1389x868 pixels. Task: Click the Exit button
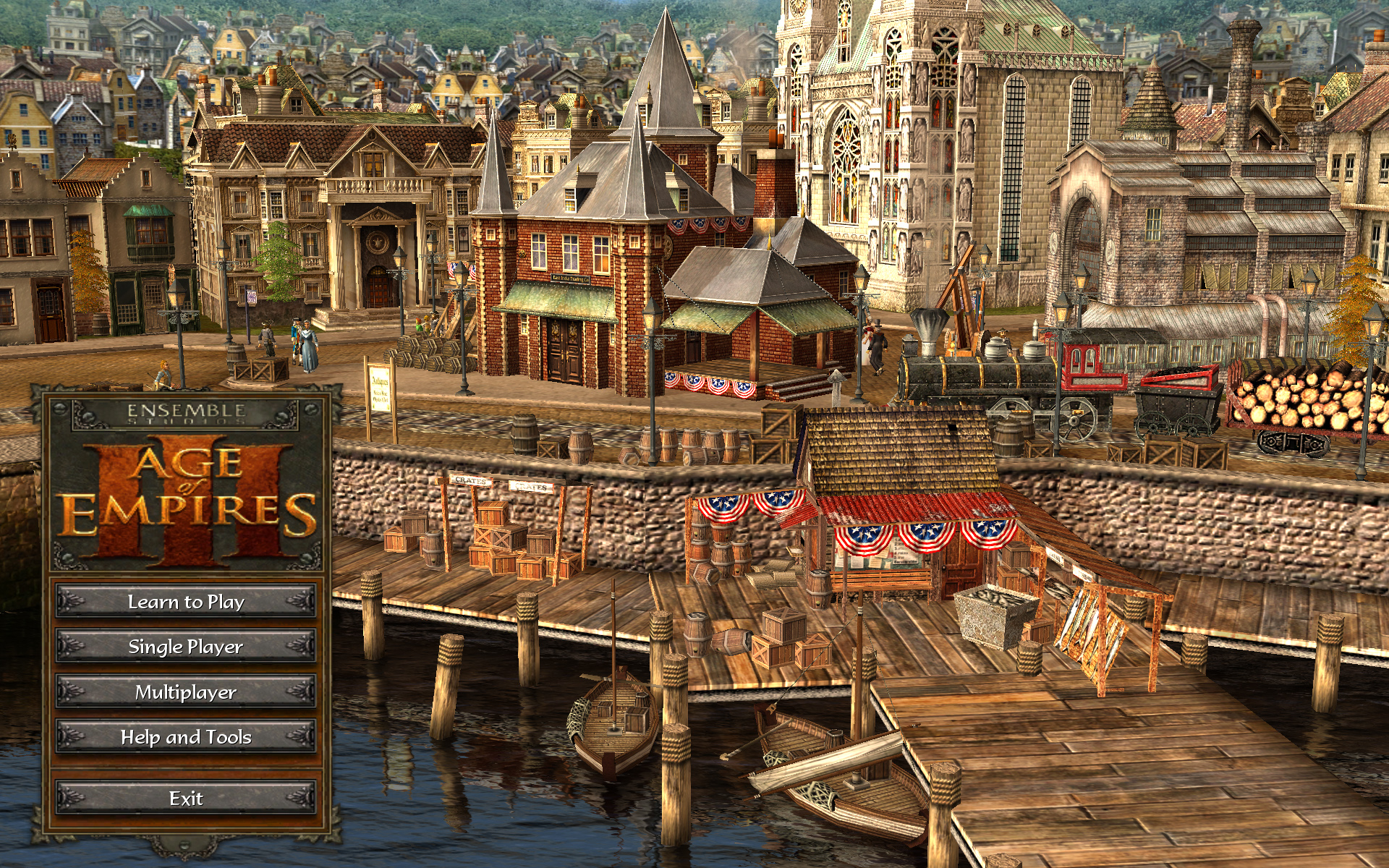(x=186, y=799)
